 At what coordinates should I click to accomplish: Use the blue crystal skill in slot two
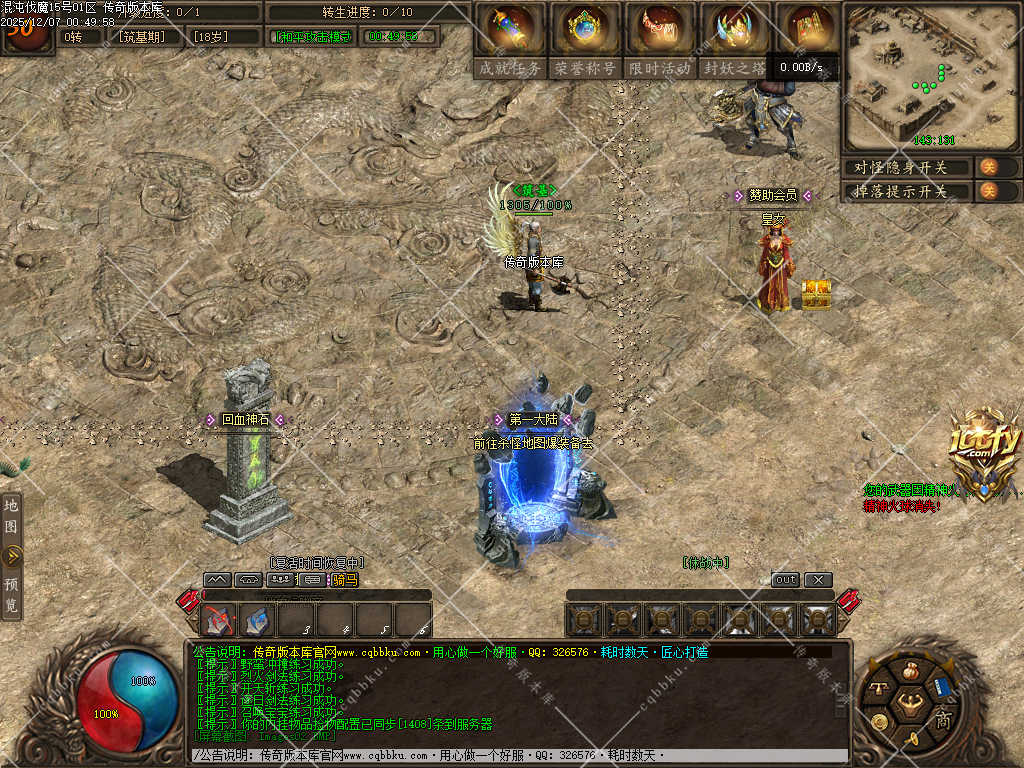pos(257,621)
